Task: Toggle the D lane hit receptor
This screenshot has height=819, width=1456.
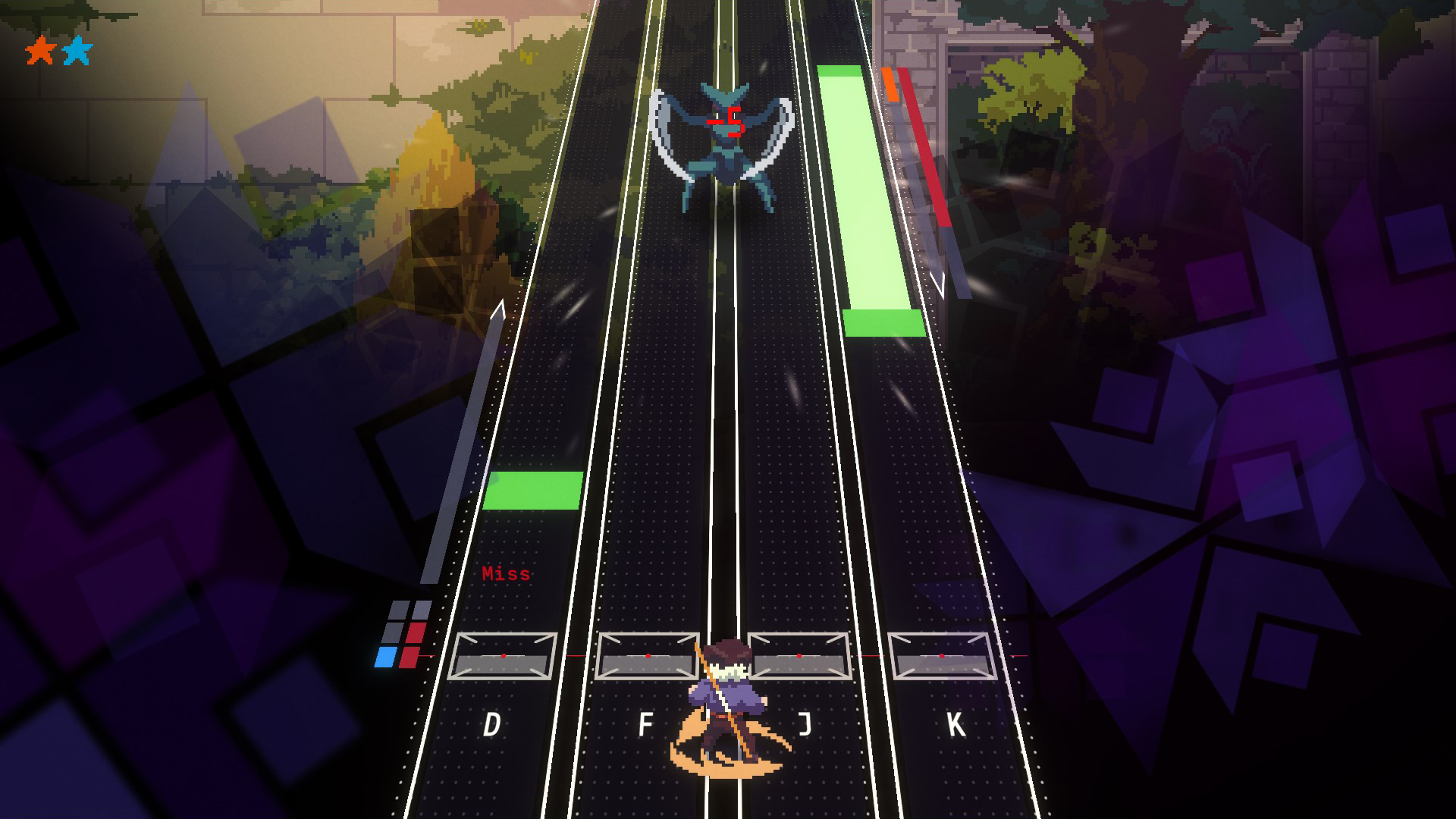Action: pos(503,654)
